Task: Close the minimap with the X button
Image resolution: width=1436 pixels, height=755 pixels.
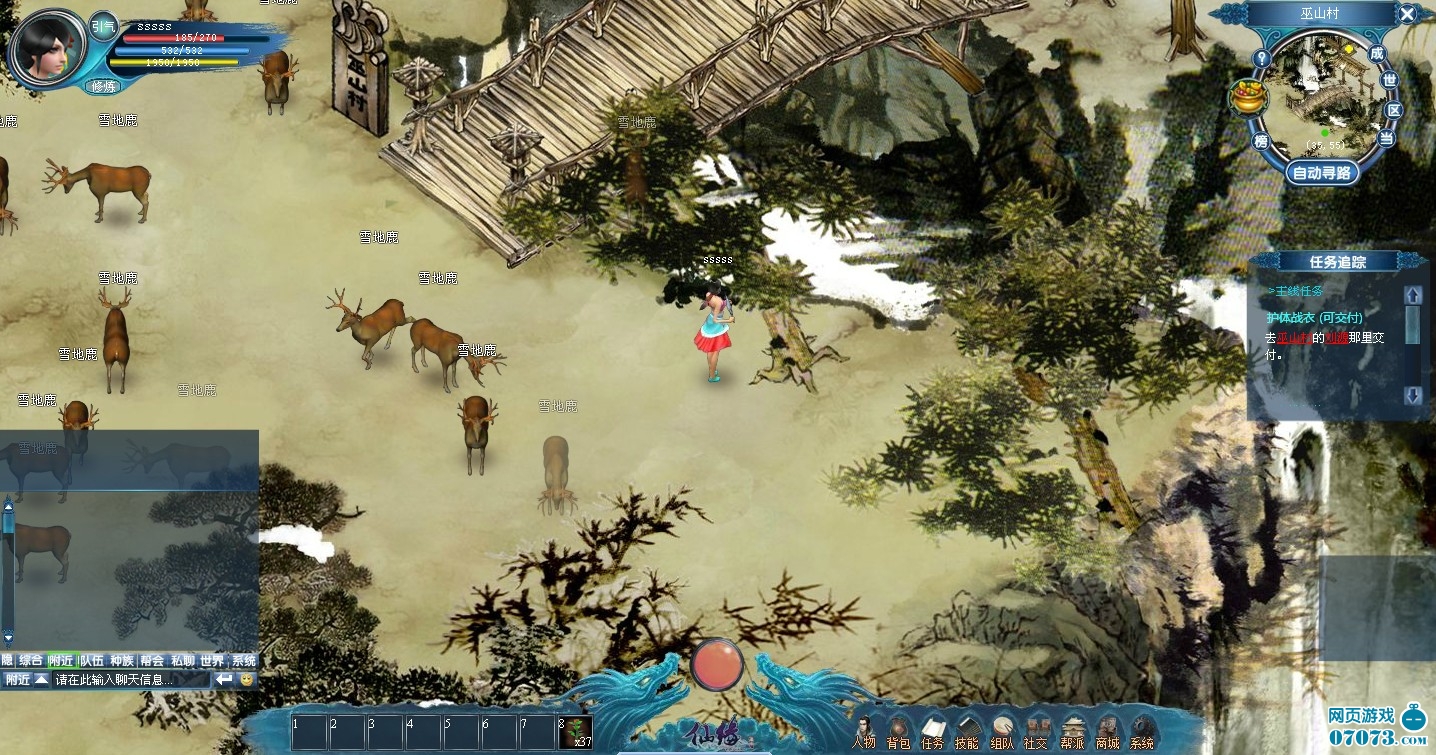Action: [1407, 14]
